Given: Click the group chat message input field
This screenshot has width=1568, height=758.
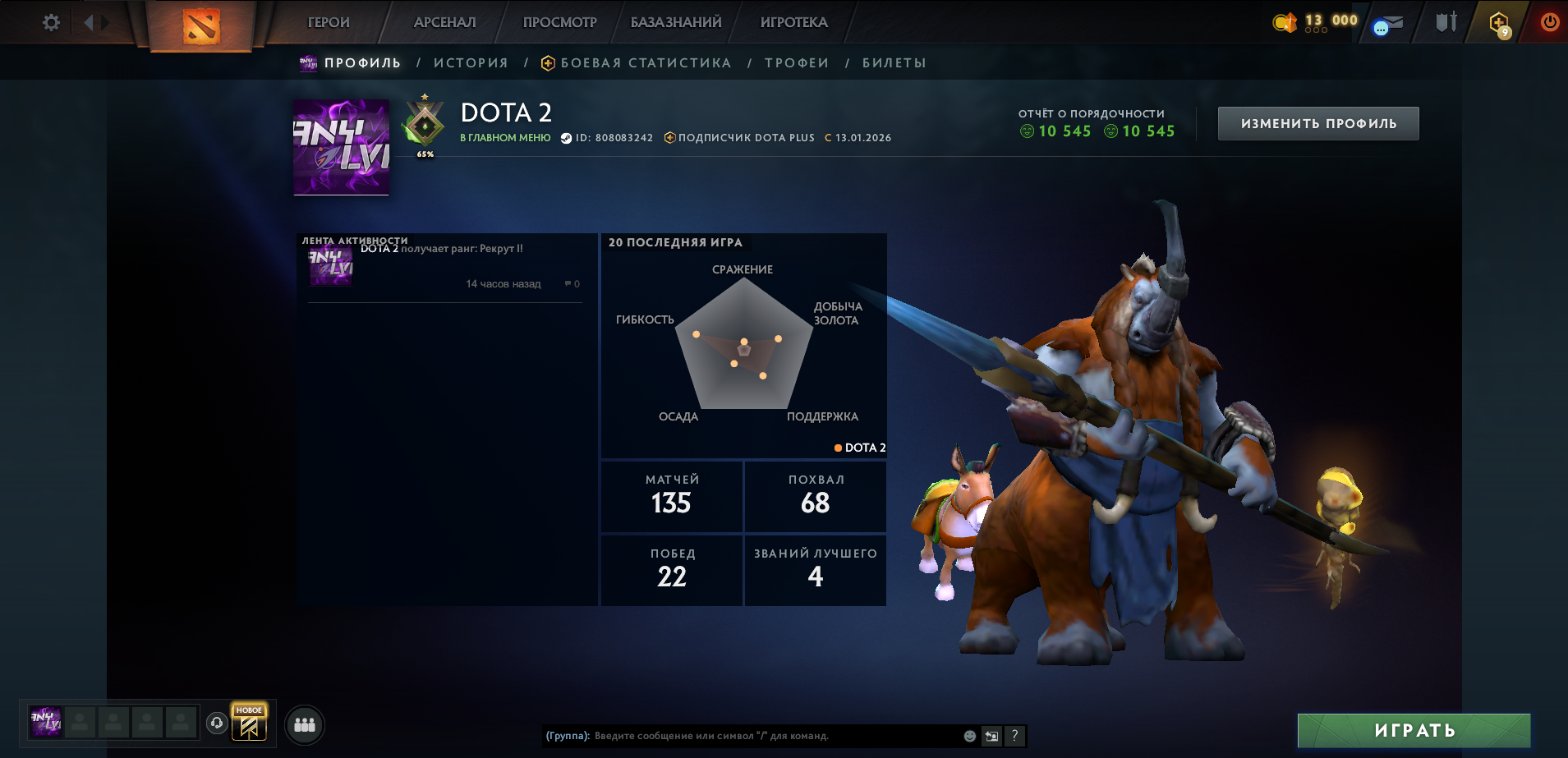Looking at the screenshot, I should click(739, 737).
